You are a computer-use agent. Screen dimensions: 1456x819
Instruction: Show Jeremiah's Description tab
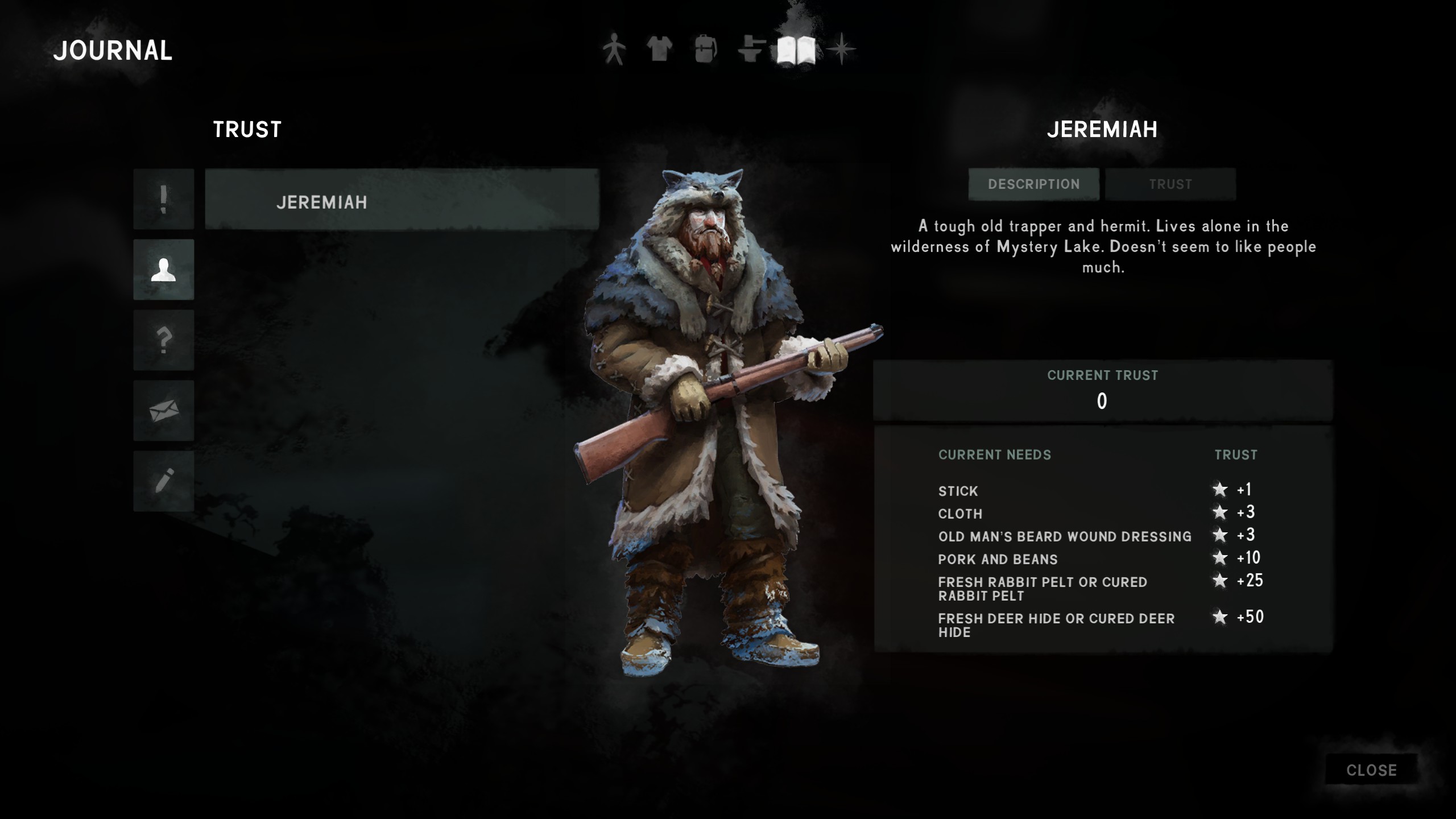(x=1033, y=184)
